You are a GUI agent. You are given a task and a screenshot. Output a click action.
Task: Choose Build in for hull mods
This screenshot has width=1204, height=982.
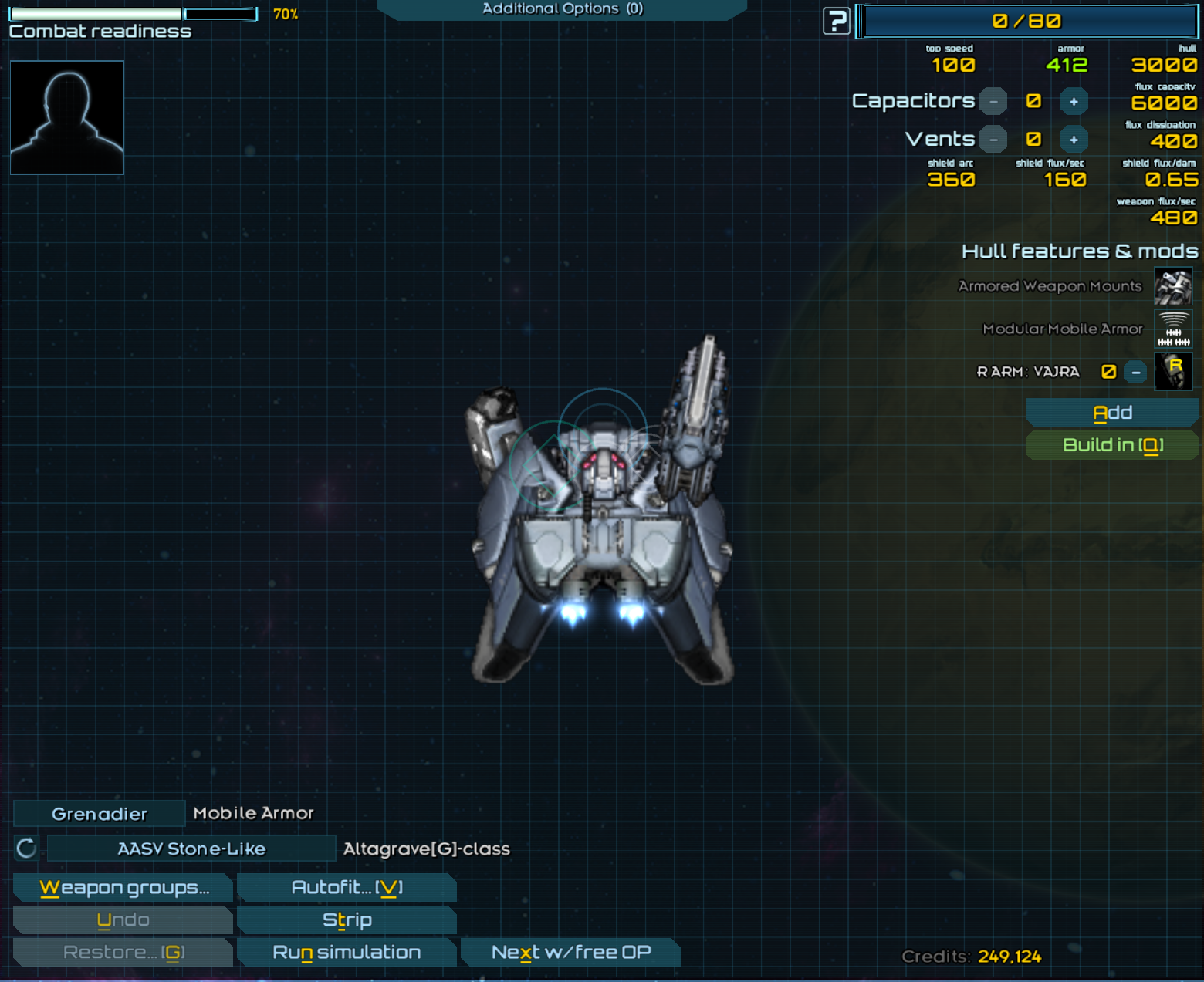(1112, 445)
